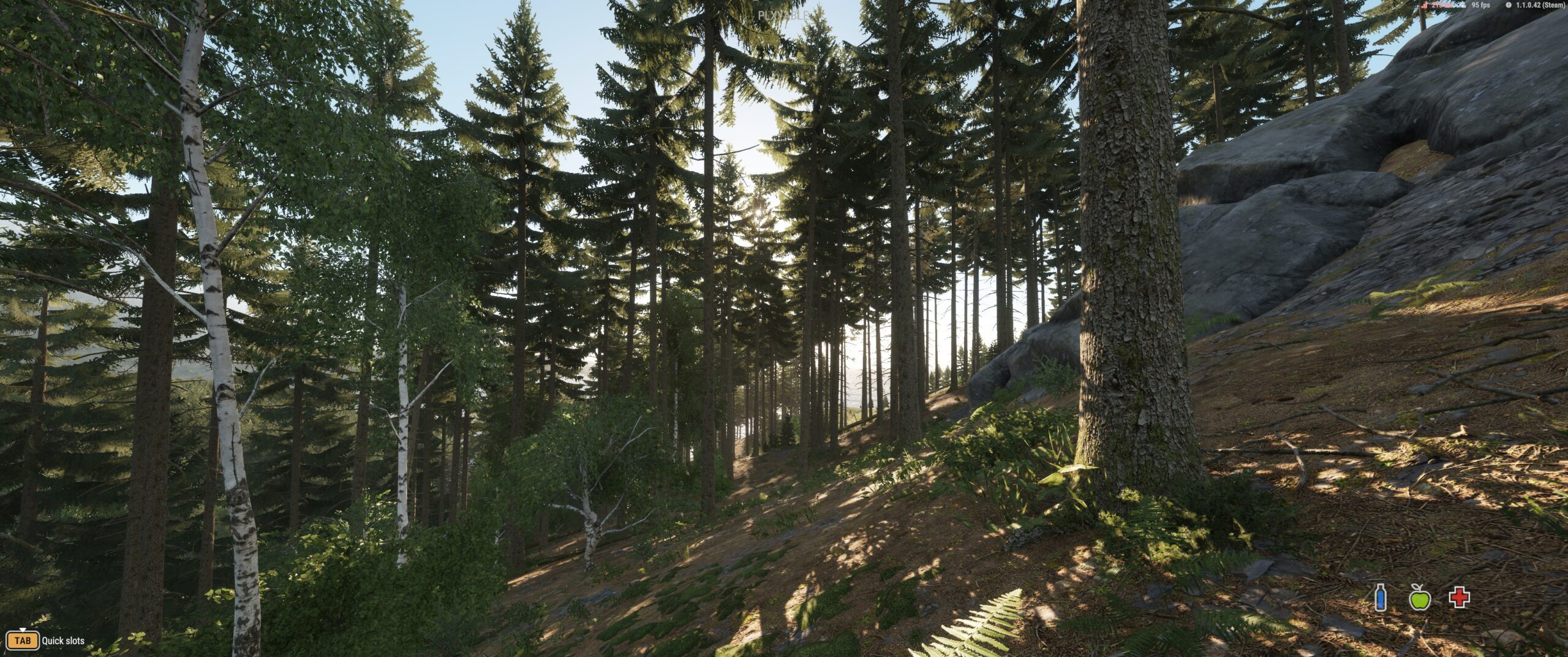Click the clock icon beside the version number
1568x657 pixels.
point(1509,5)
